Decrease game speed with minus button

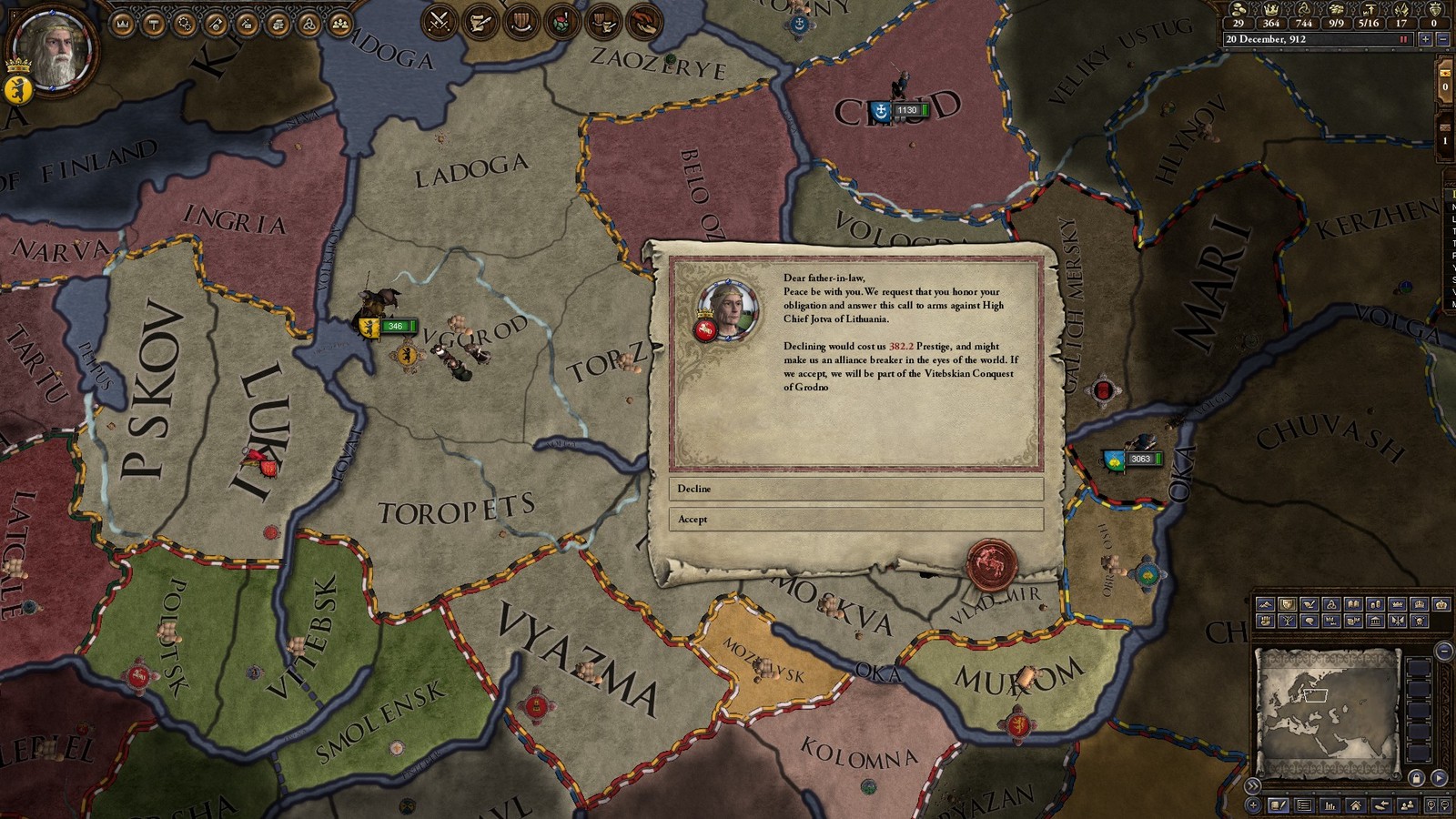coord(1443,39)
